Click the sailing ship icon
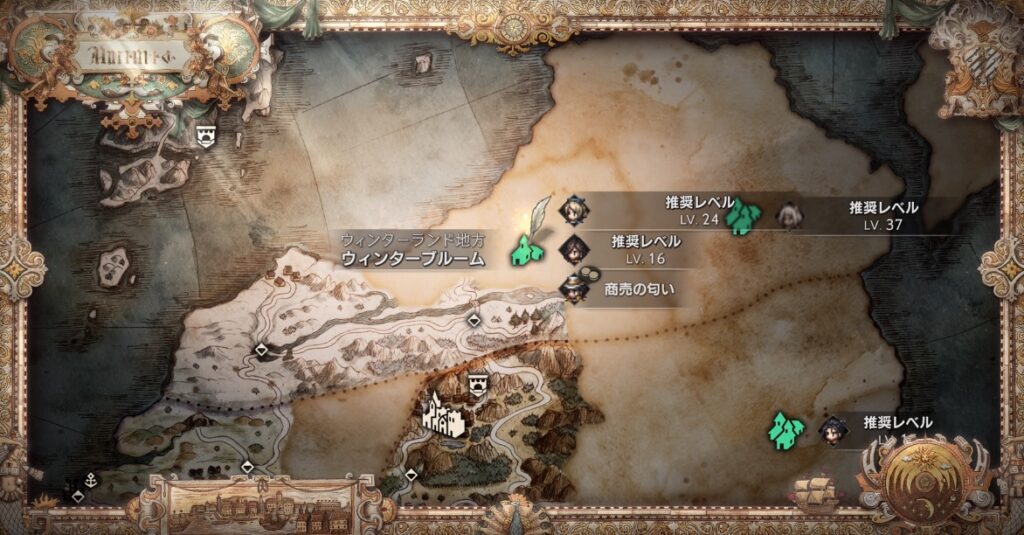 815,492
